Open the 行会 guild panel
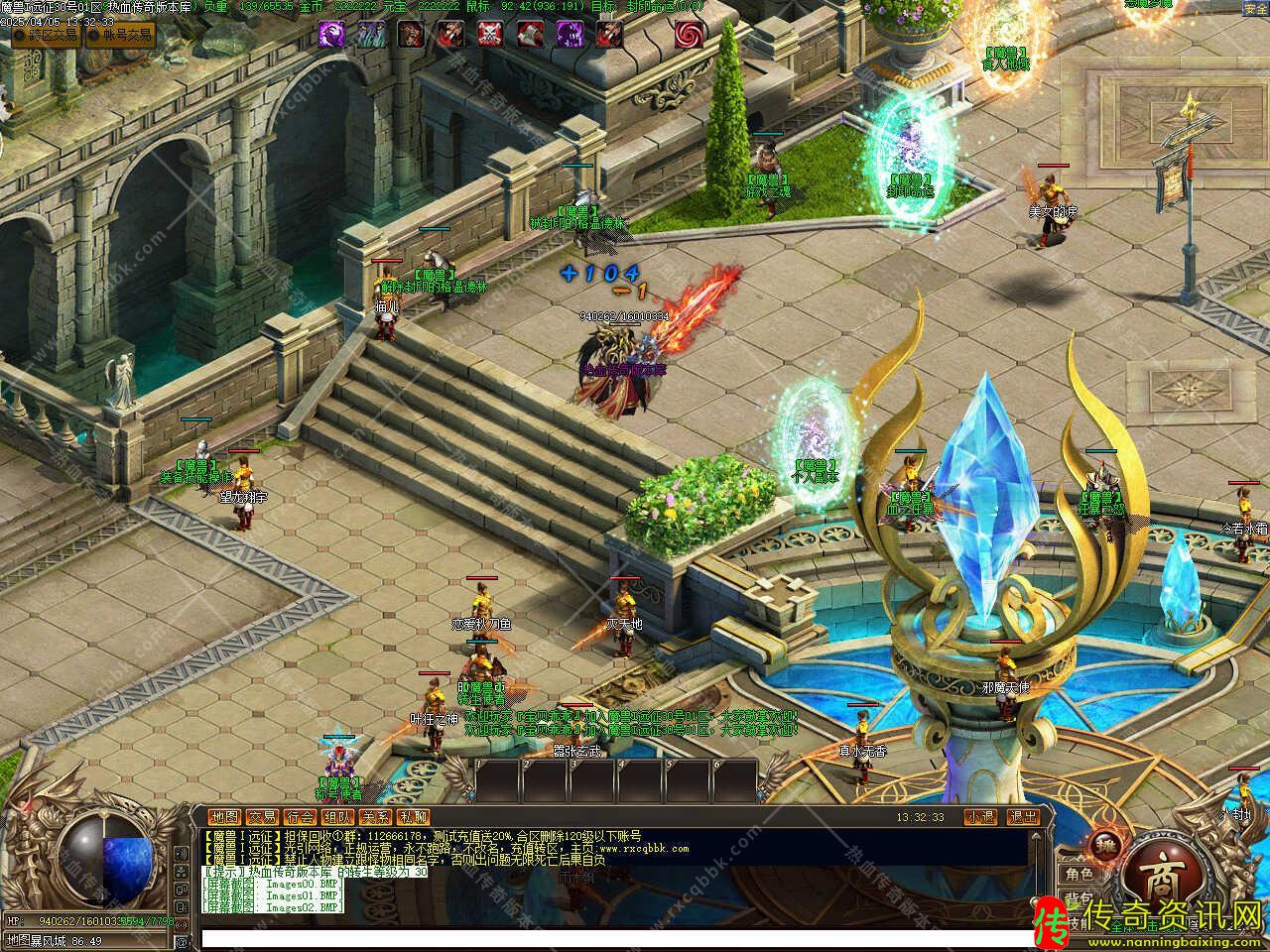The width and height of the screenshot is (1270, 952). click(x=301, y=817)
